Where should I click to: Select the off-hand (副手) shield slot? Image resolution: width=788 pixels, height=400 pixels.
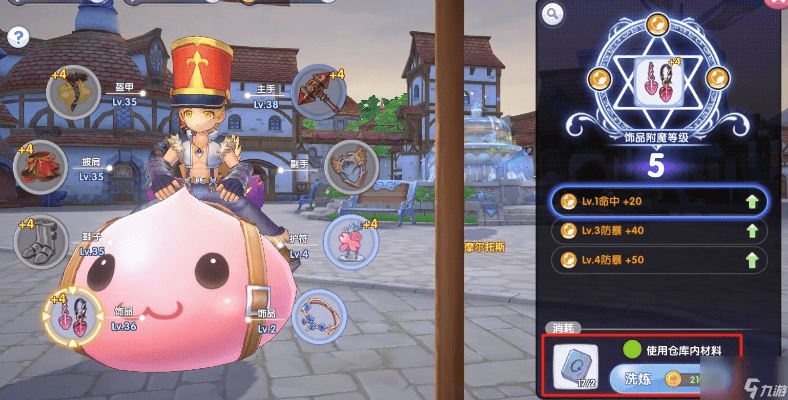[x=347, y=164]
